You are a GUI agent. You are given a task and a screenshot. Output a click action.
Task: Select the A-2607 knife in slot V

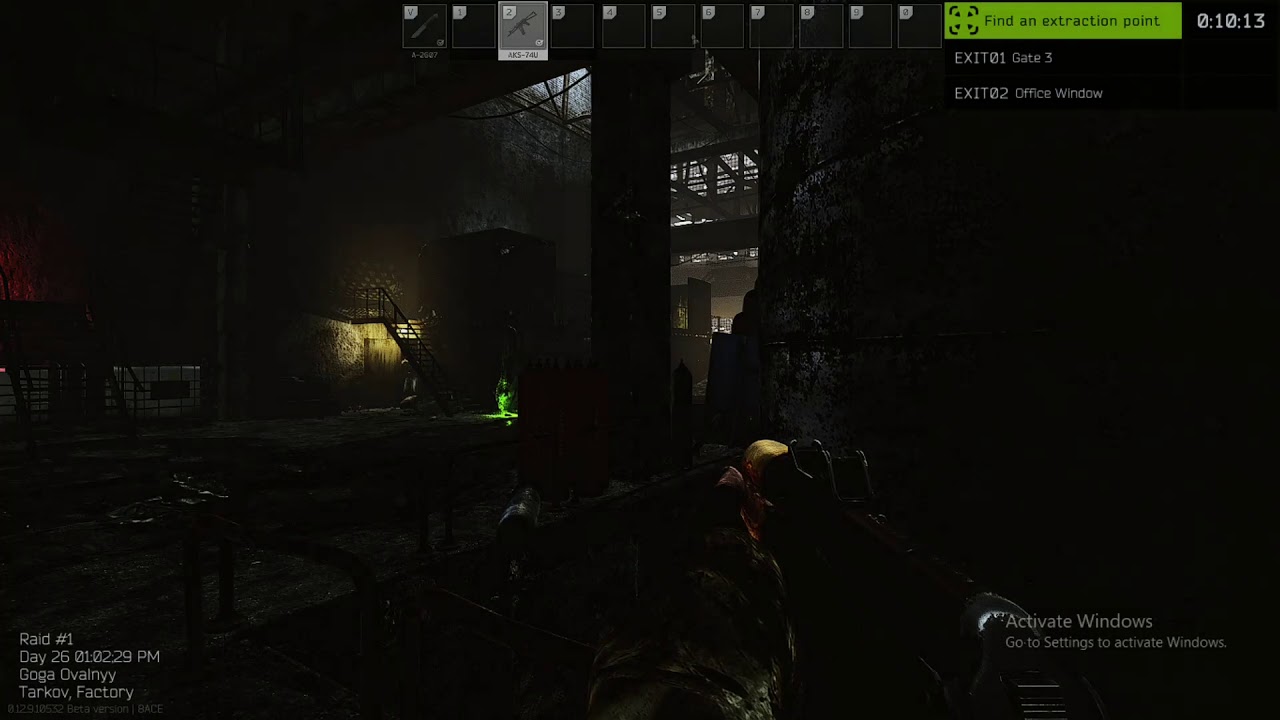(424, 27)
